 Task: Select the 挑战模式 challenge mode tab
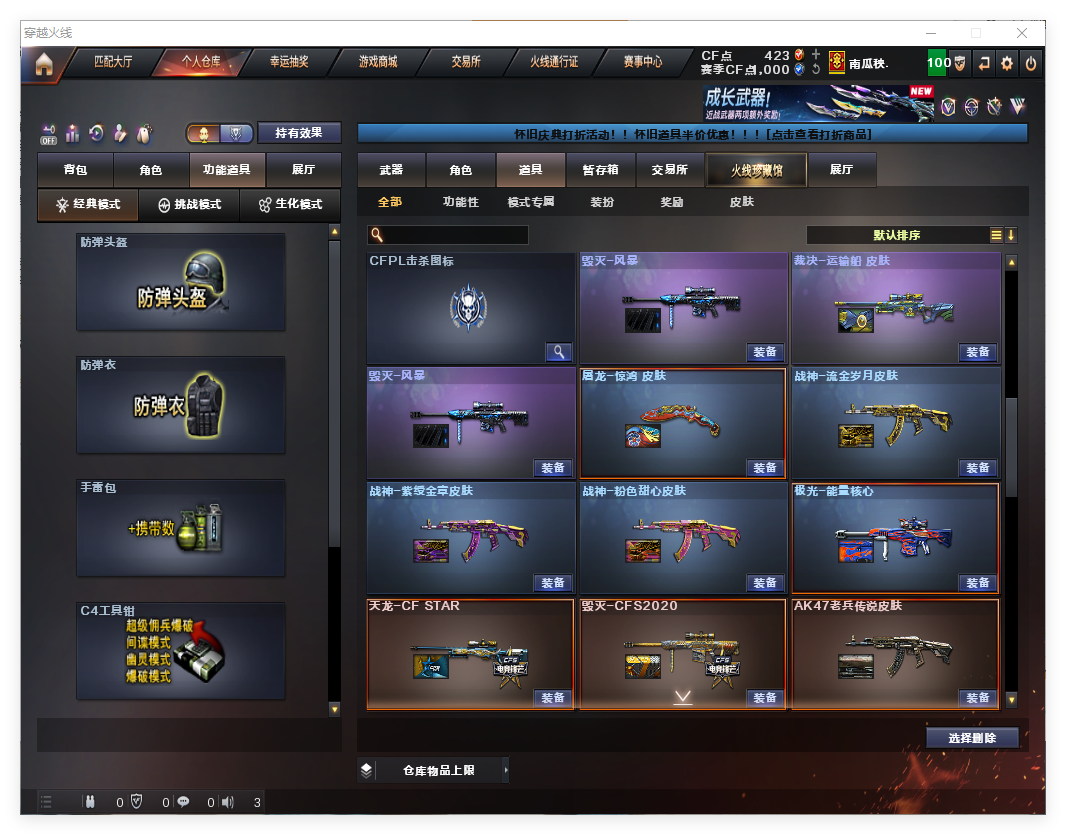[190, 204]
